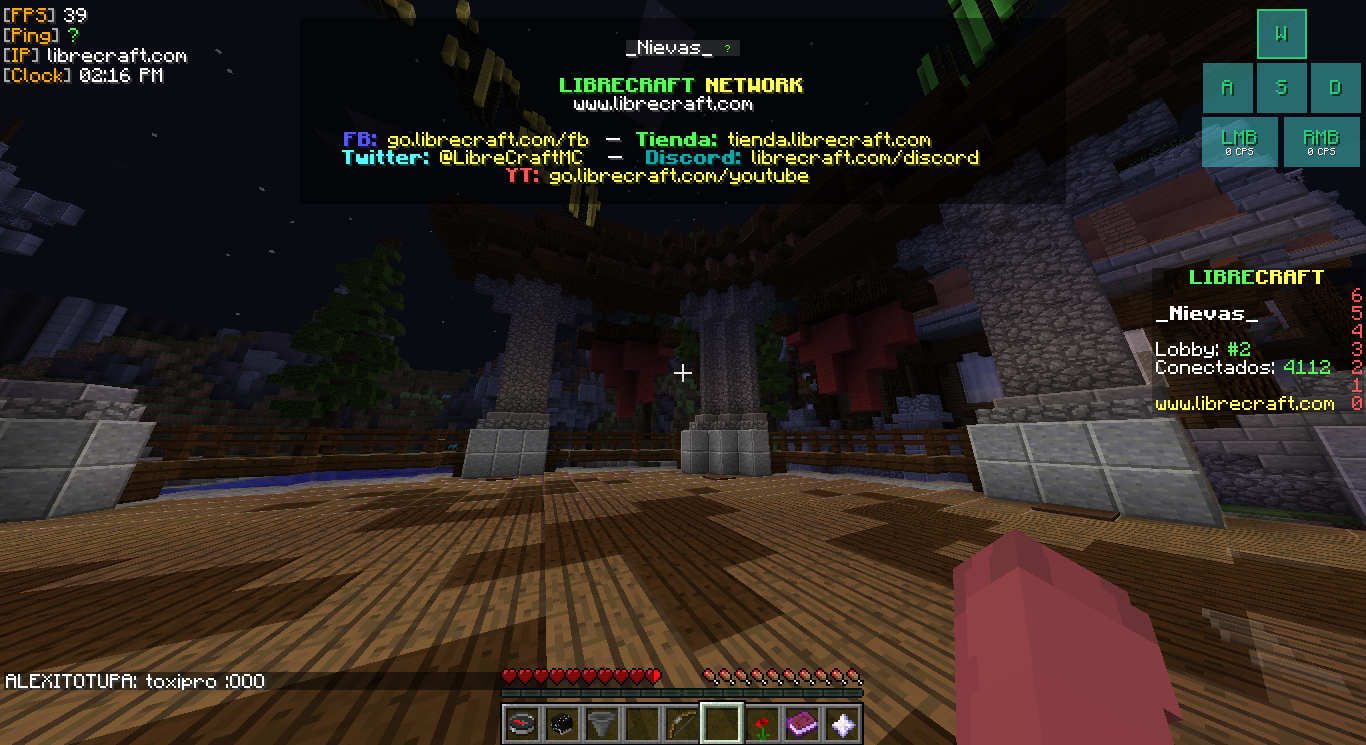1366x745 pixels.
Task: Pick the red flower hotbar slot
Action: (762, 723)
